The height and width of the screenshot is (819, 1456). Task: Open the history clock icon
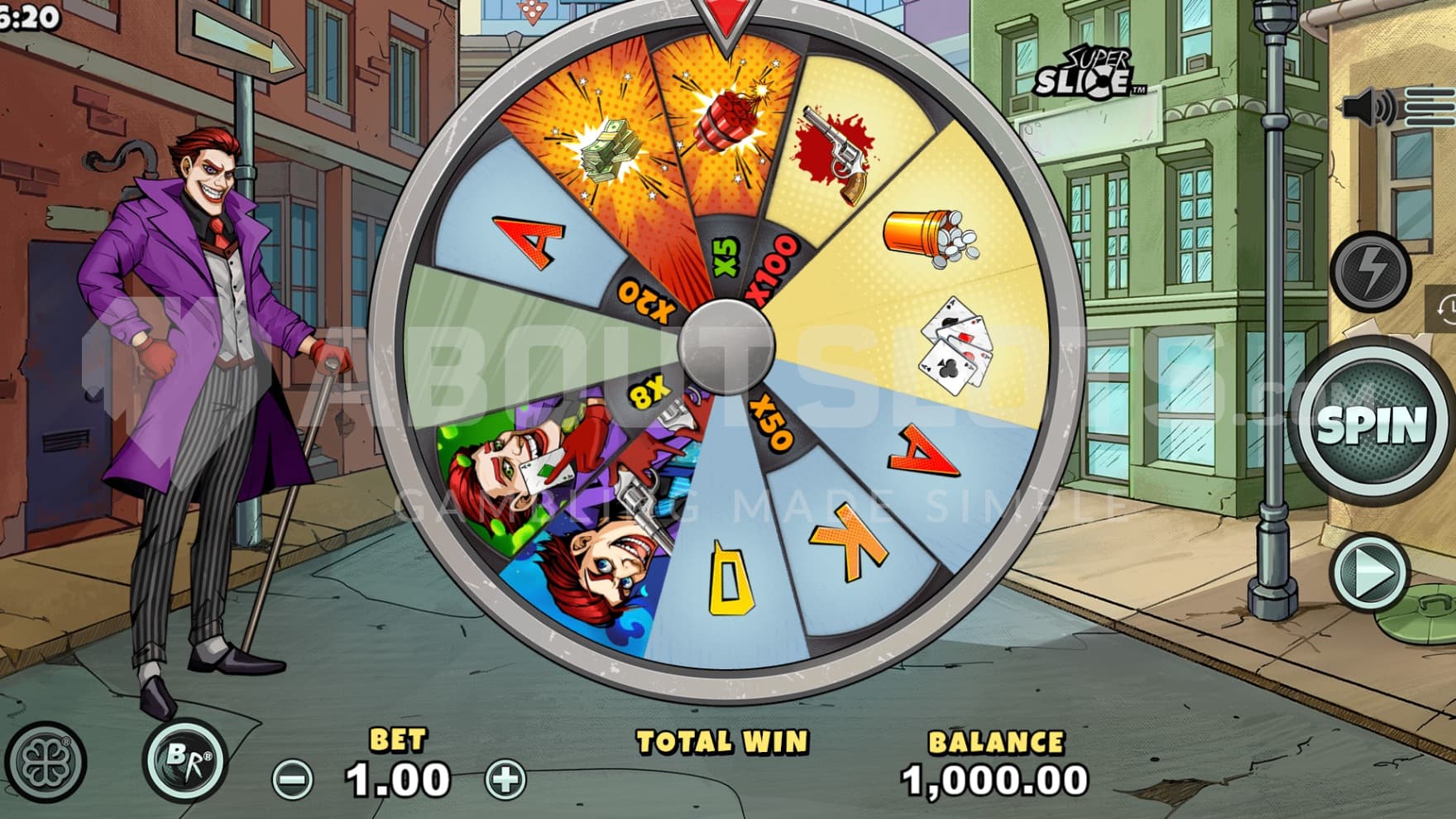[1446, 309]
